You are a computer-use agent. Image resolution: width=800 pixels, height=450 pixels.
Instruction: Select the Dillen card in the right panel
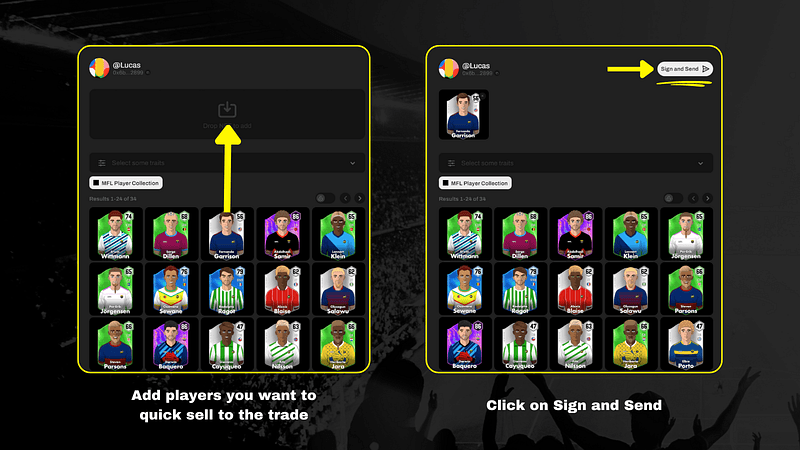(x=519, y=233)
